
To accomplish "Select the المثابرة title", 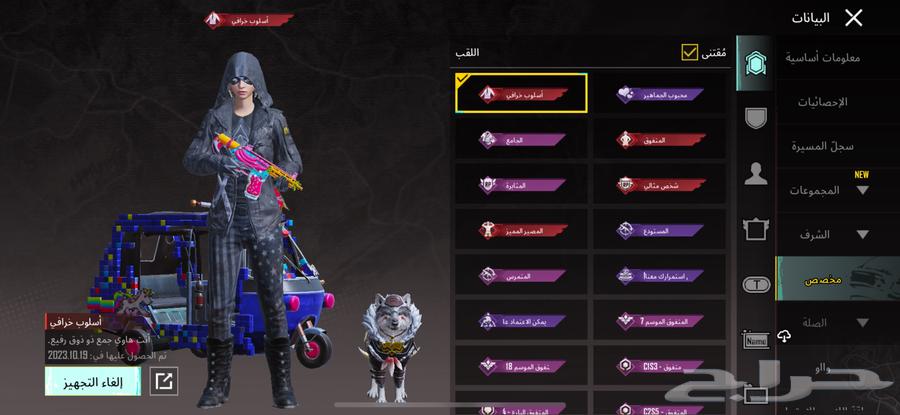I will click(x=523, y=185).
